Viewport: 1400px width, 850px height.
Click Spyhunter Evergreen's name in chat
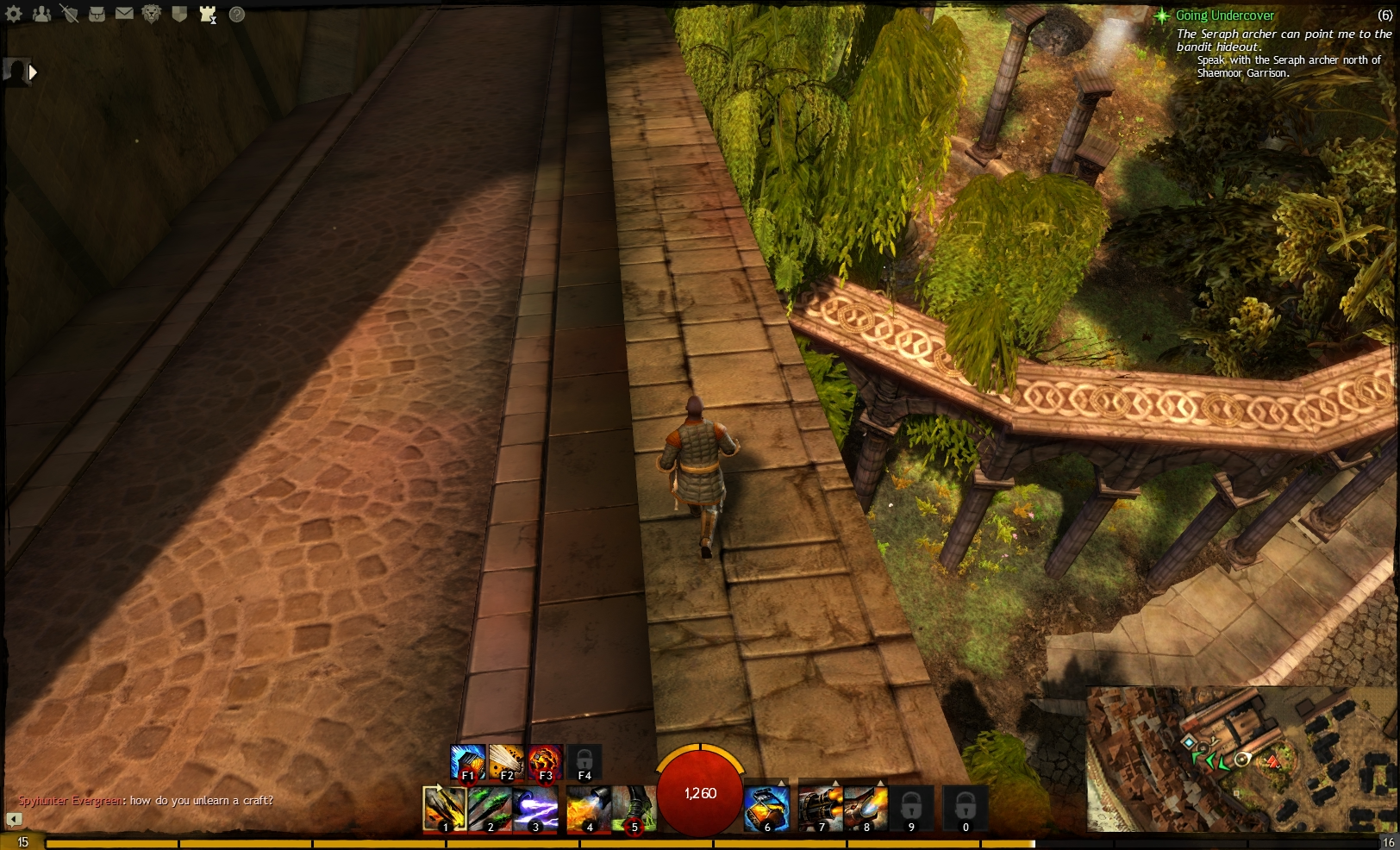coord(68,801)
